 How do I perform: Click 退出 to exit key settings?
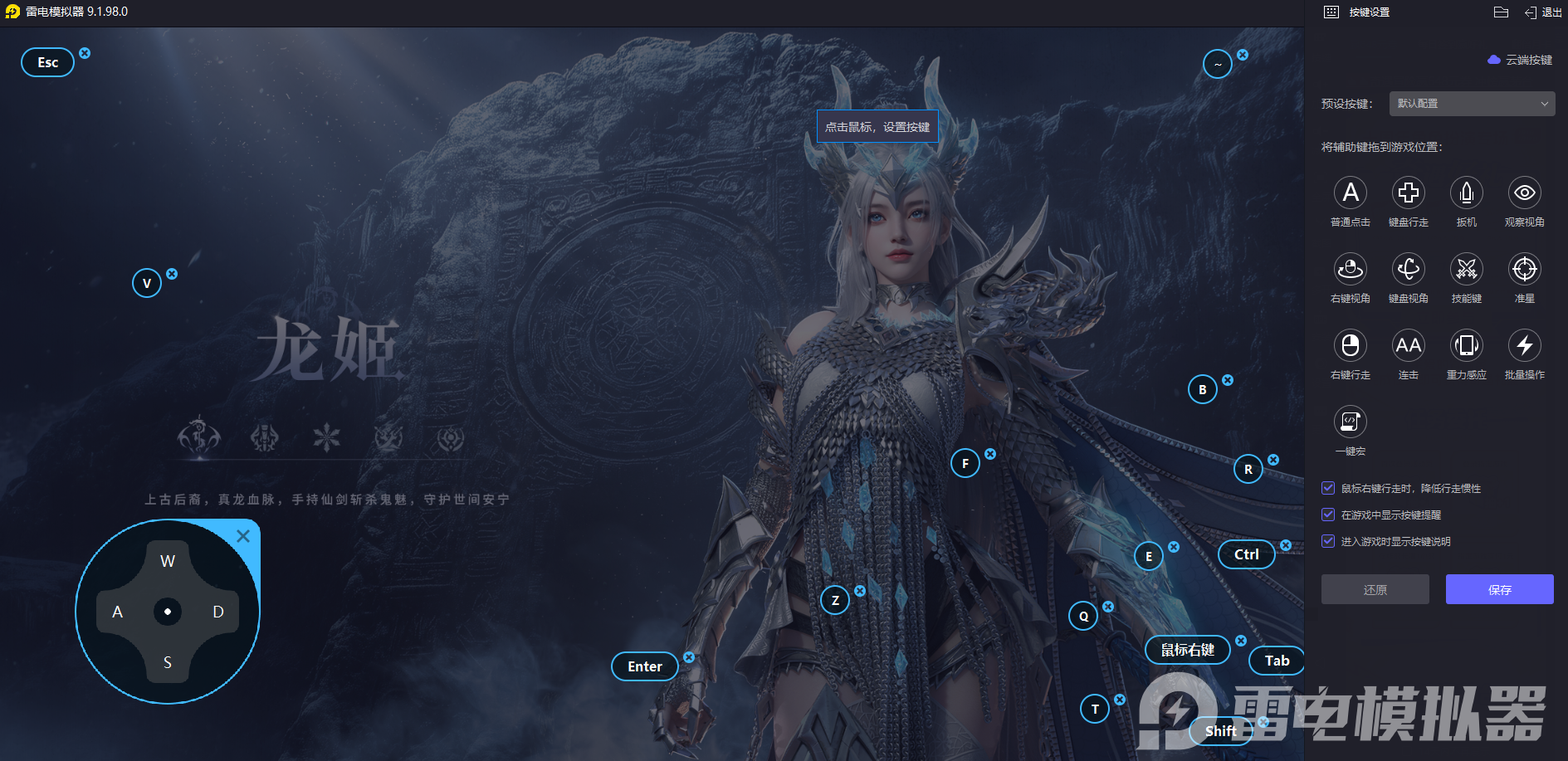[1543, 12]
